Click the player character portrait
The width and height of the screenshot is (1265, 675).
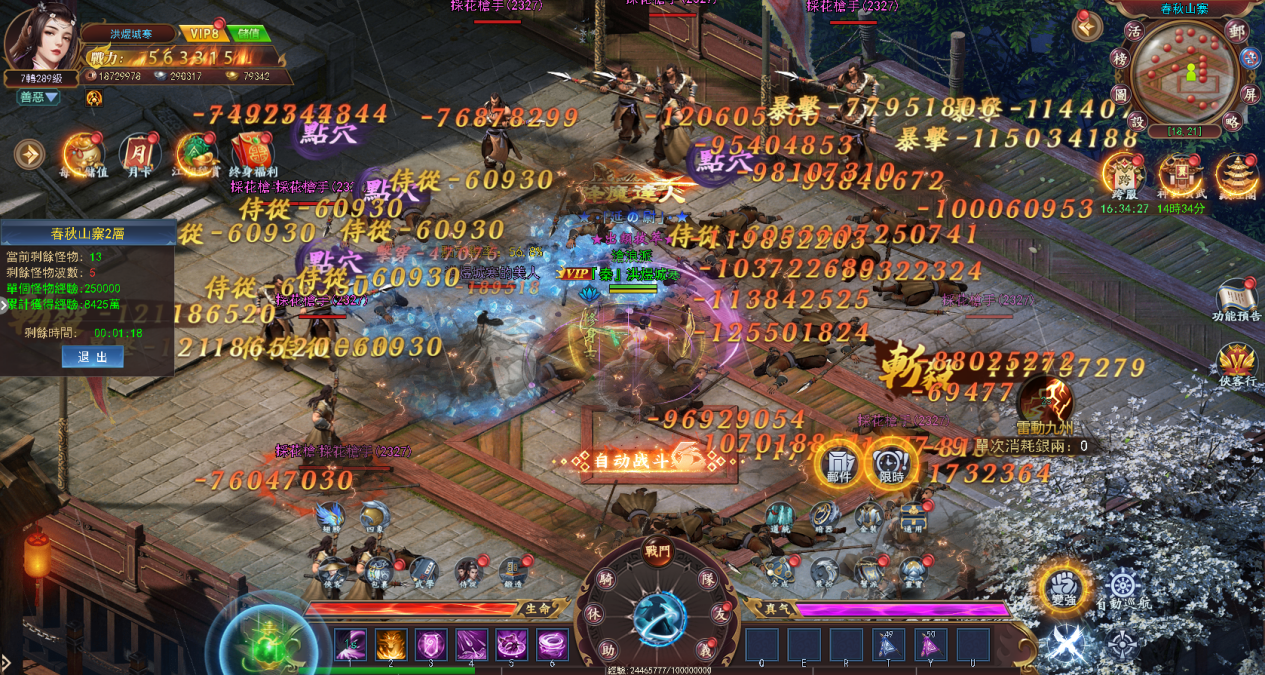[42, 38]
